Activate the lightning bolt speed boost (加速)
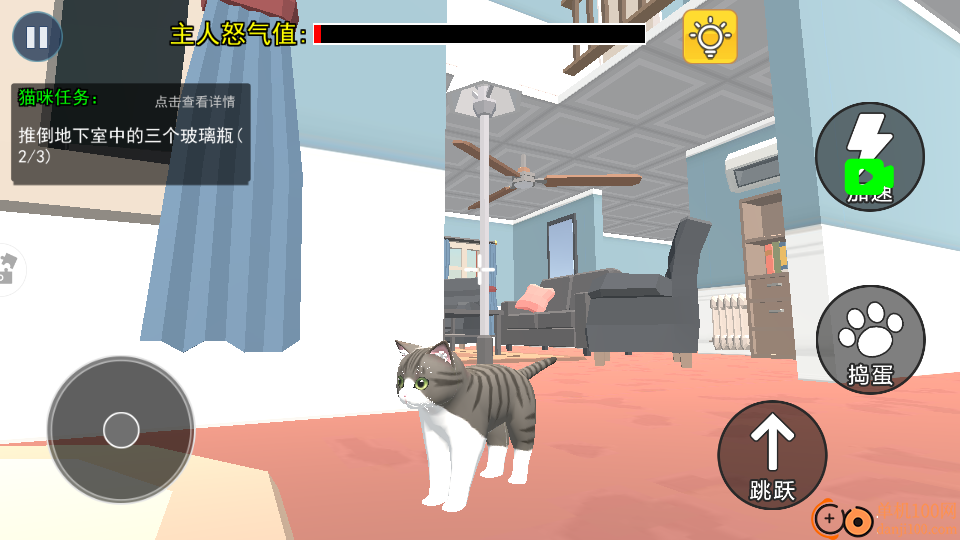Image resolution: width=960 pixels, height=540 pixels. [x=869, y=156]
